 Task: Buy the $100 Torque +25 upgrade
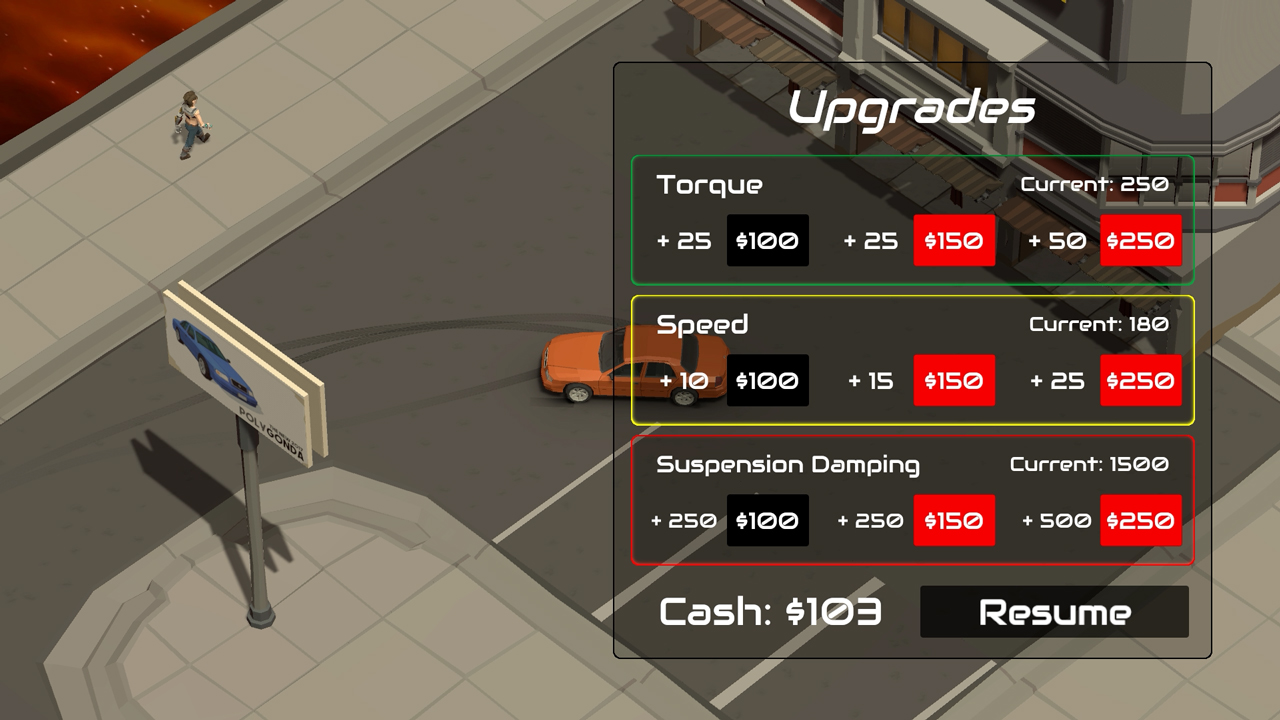pos(768,240)
